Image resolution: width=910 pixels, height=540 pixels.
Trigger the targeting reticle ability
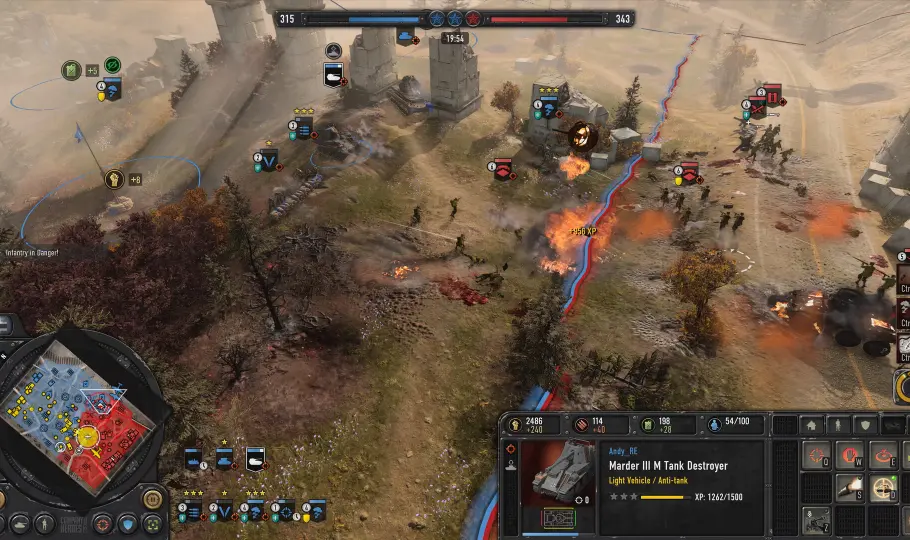pyautogui.click(x=884, y=489)
